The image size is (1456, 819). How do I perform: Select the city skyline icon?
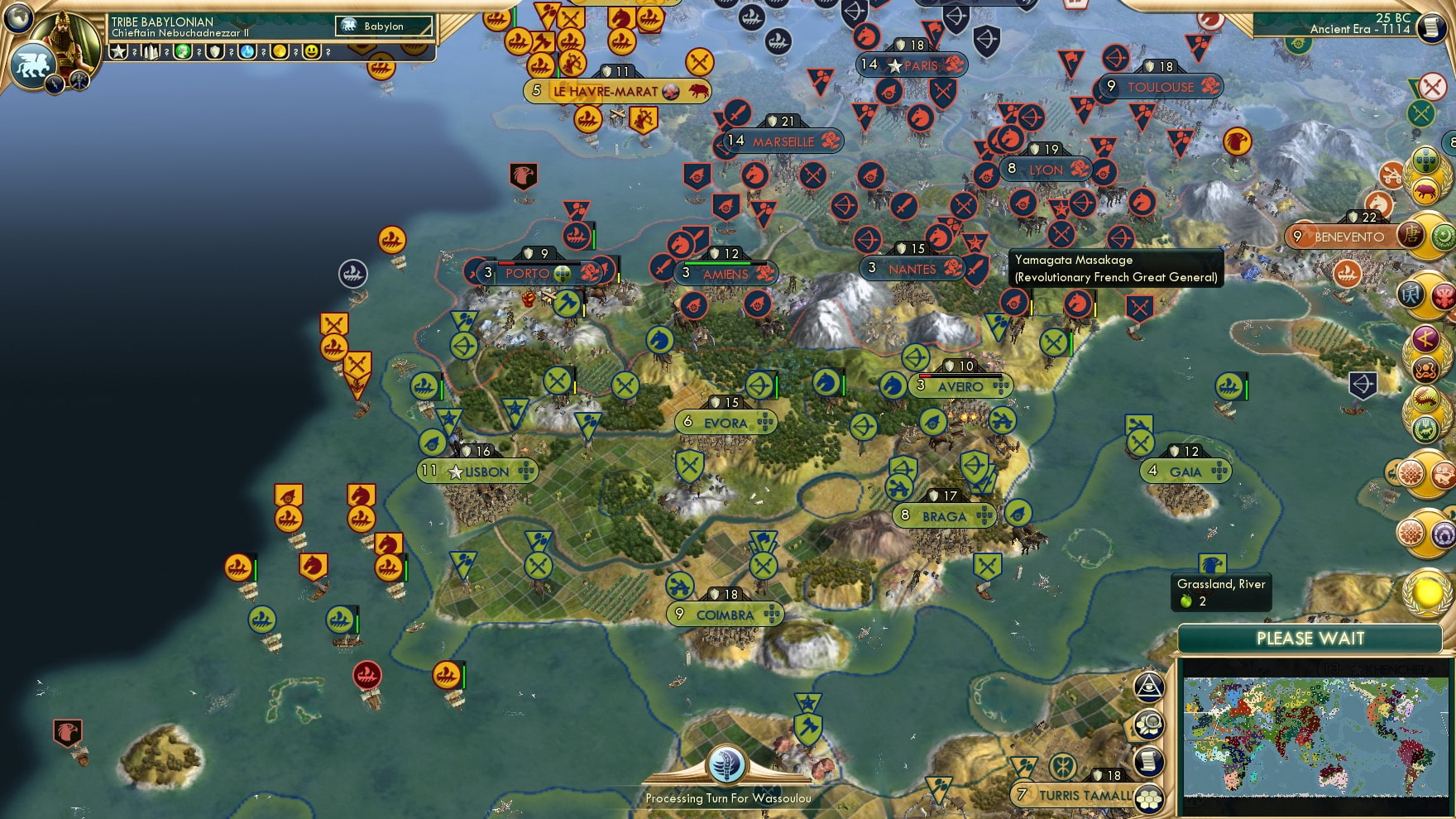pyautogui.click(x=151, y=52)
